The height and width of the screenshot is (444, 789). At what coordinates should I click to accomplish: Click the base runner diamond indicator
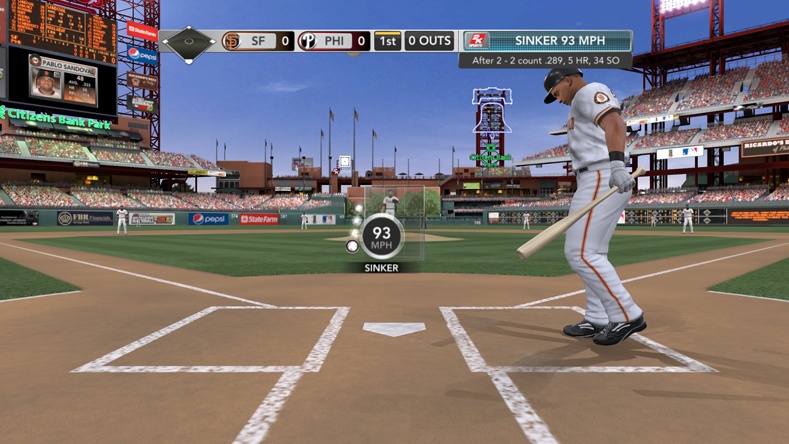point(189,43)
